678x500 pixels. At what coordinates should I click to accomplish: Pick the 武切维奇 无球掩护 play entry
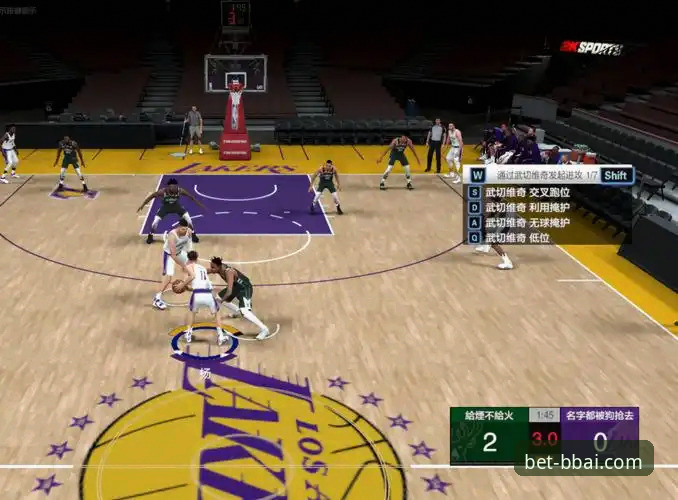tap(528, 222)
